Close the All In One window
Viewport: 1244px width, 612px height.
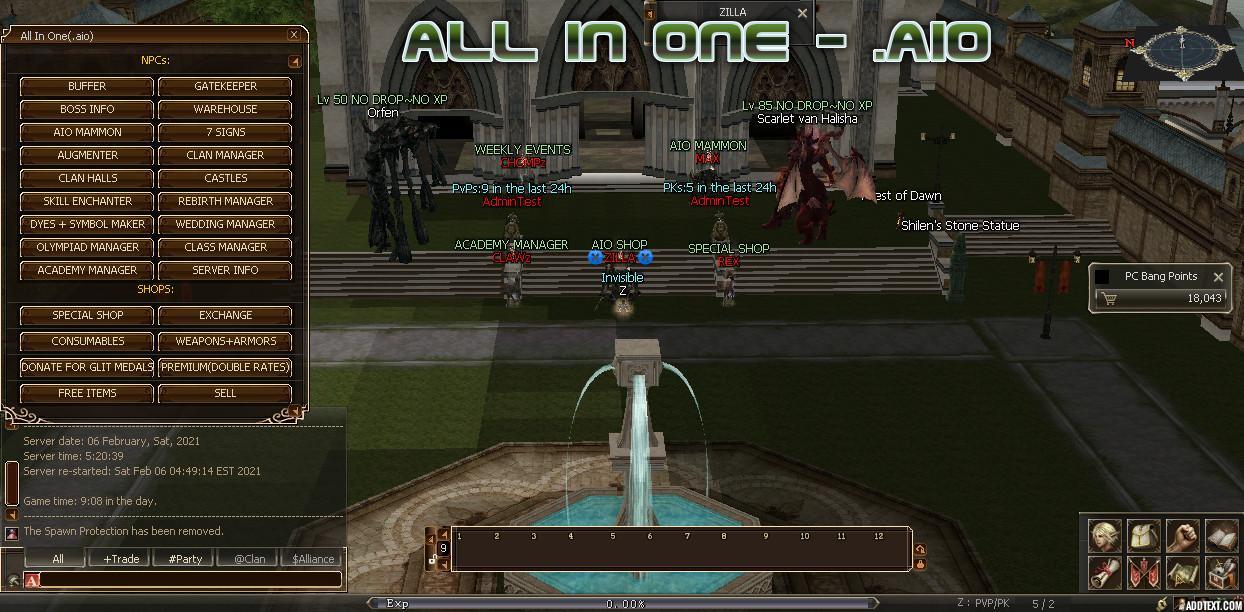tap(294, 35)
